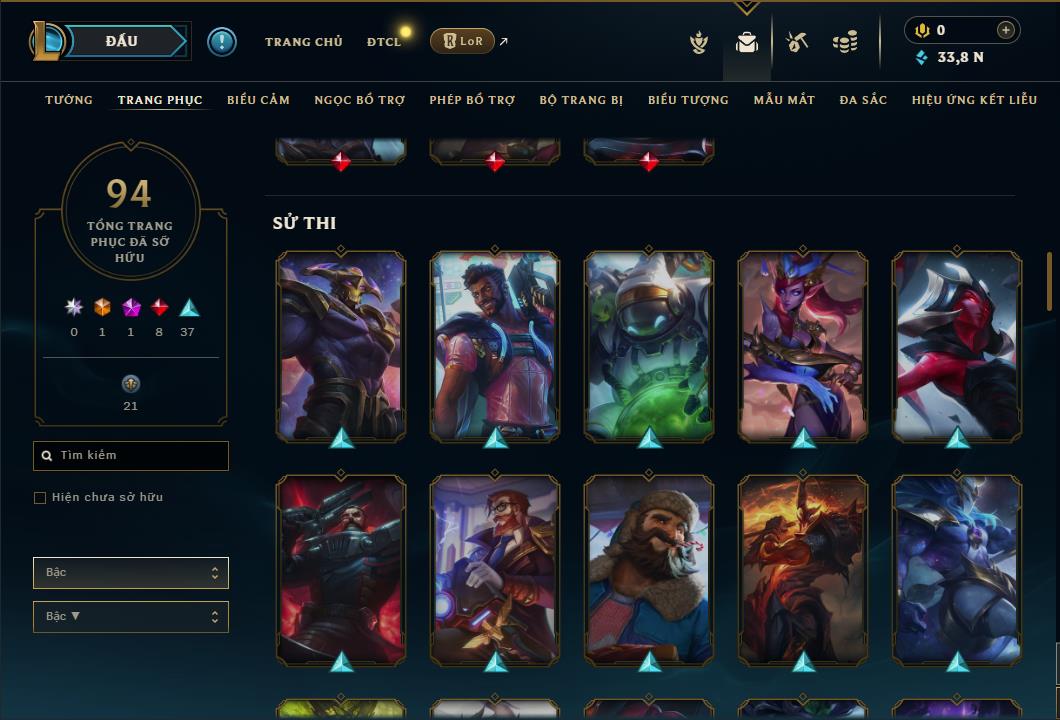Screen dimensions: 1060x720
Task: Click the Tìm kiếm search field
Action: click(x=131, y=456)
